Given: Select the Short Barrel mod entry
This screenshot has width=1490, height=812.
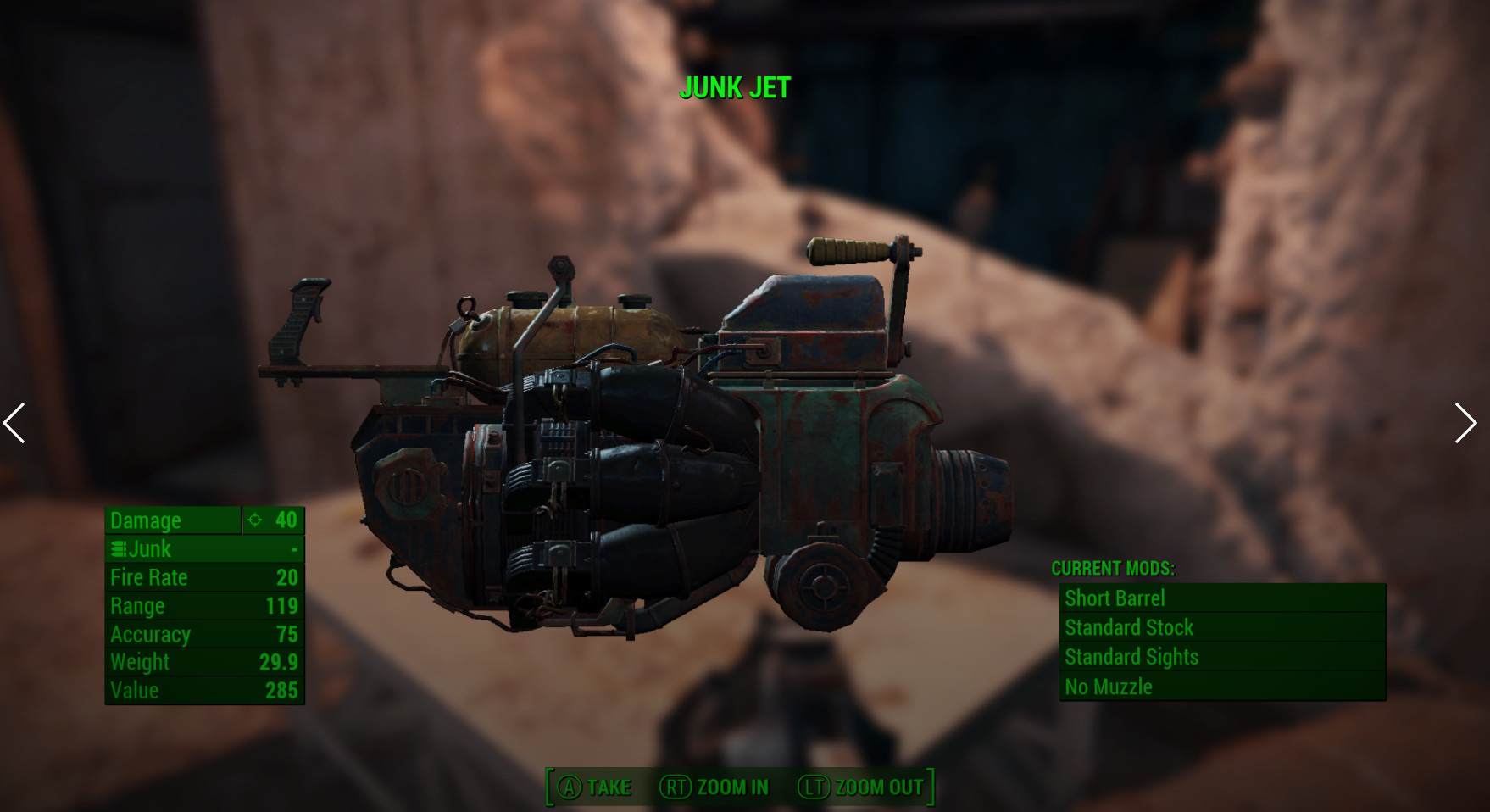Looking at the screenshot, I should 1221,598.
